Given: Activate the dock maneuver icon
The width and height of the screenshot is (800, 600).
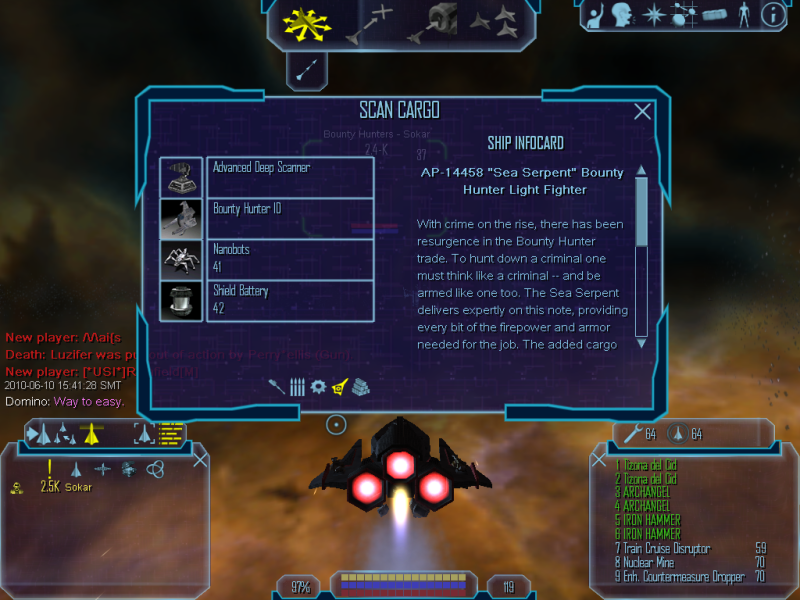Looking at the screenshot, I should [436, 22].
